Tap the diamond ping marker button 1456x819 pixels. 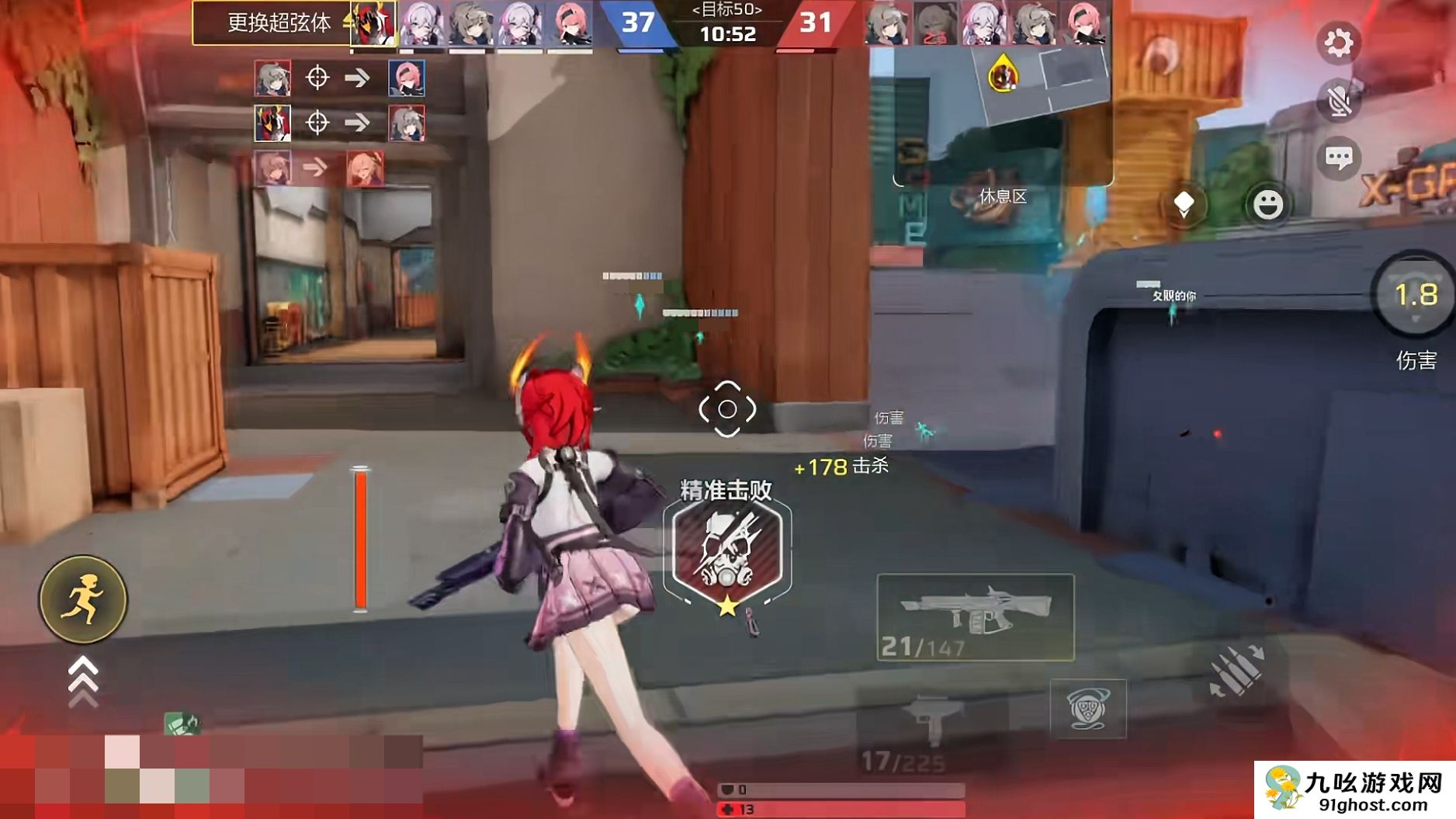(1184, 205)
